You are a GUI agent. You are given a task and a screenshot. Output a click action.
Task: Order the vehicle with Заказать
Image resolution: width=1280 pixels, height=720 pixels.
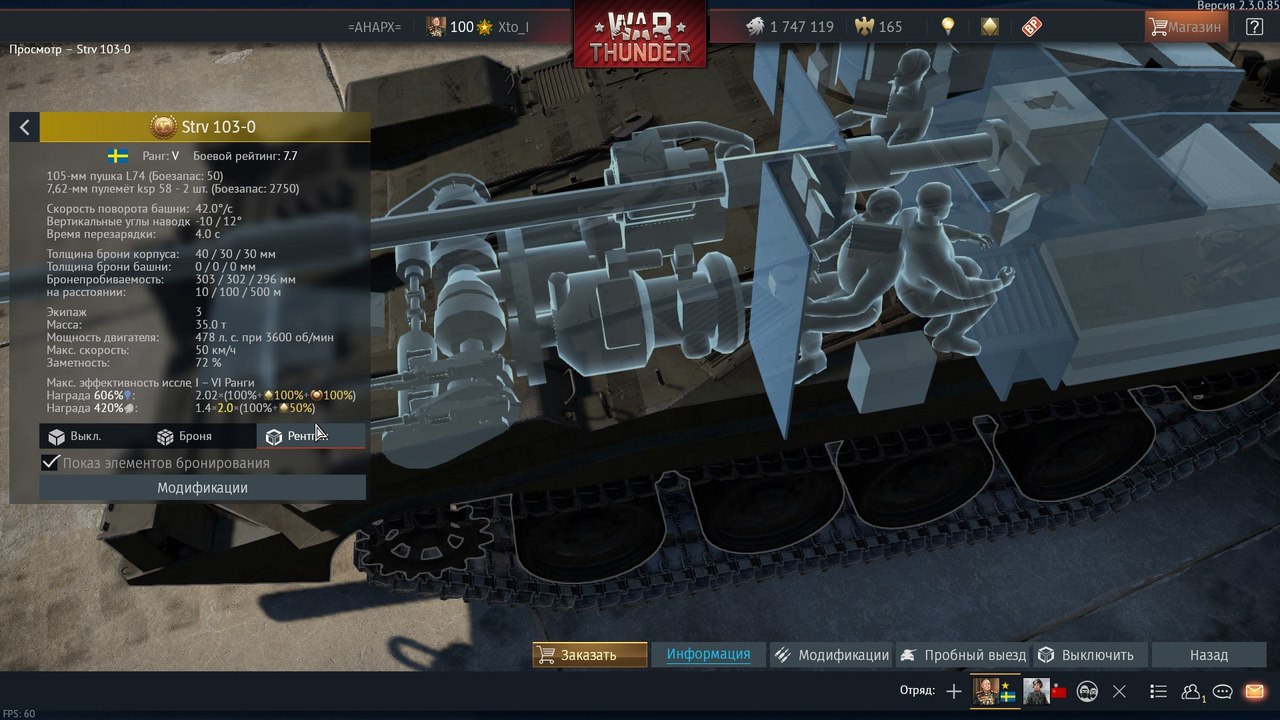tap(589, 655)
